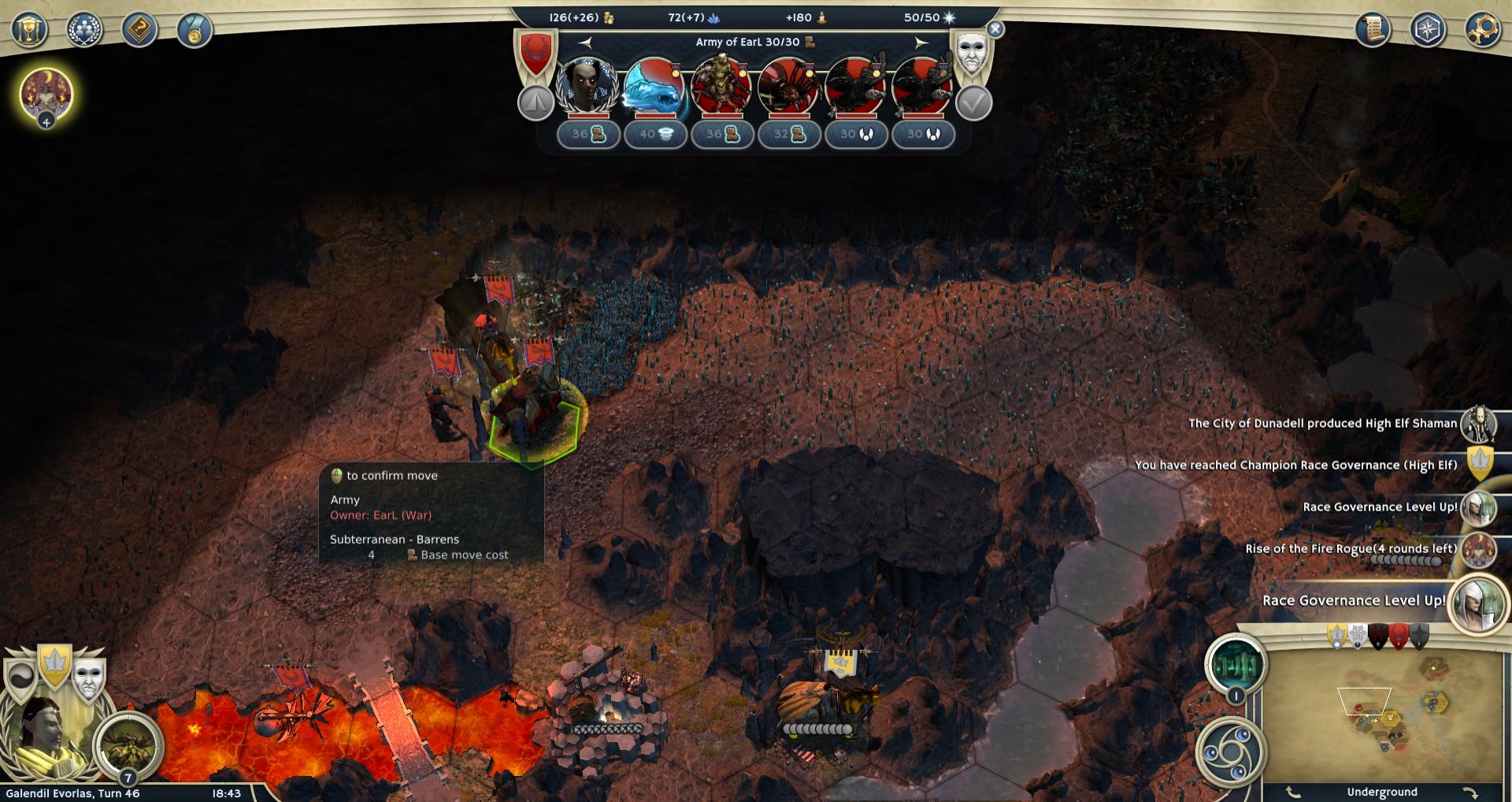This screenshot has width=1512, height=802.
Task: Cycle to the previous army with left arrow
Action: pos(585,43)
